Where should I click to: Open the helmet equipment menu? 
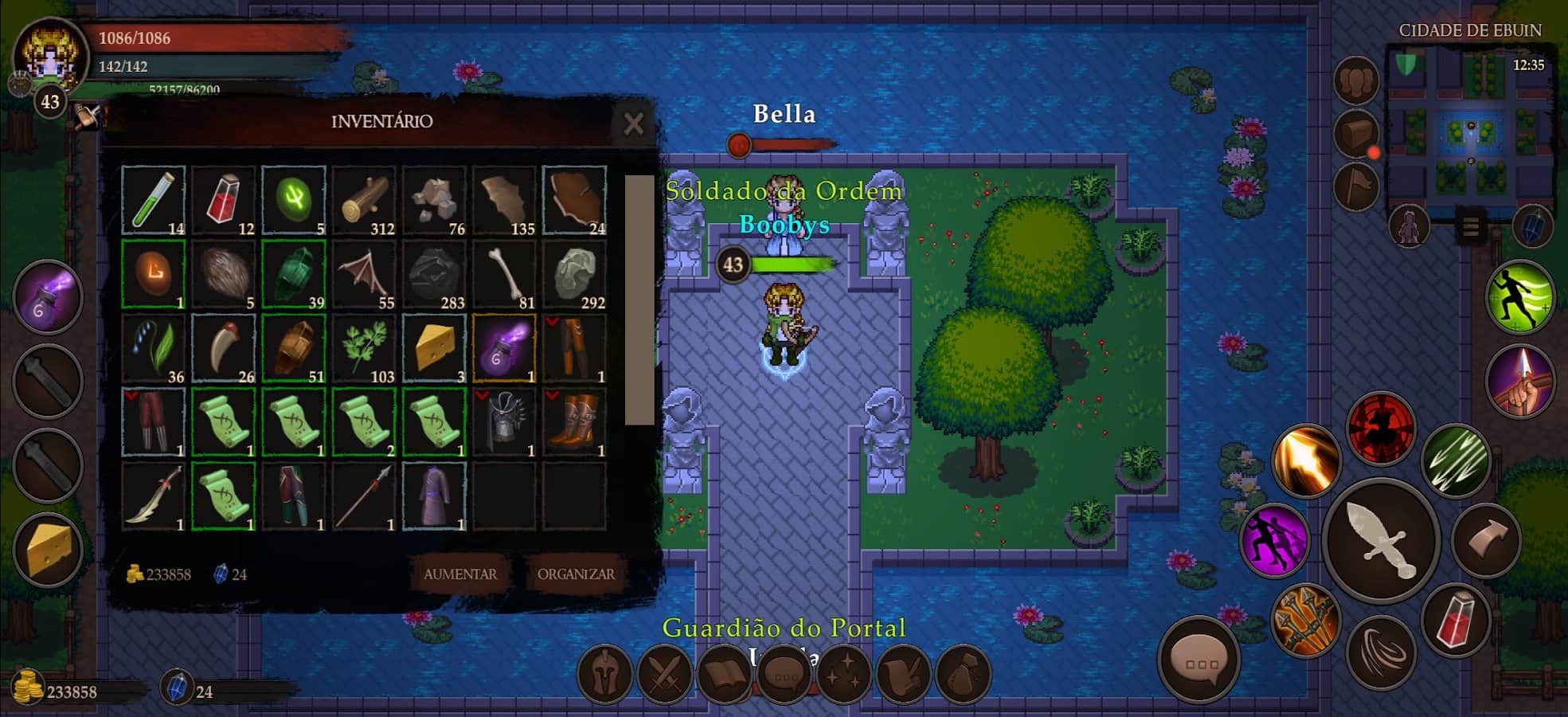[604, 673]
